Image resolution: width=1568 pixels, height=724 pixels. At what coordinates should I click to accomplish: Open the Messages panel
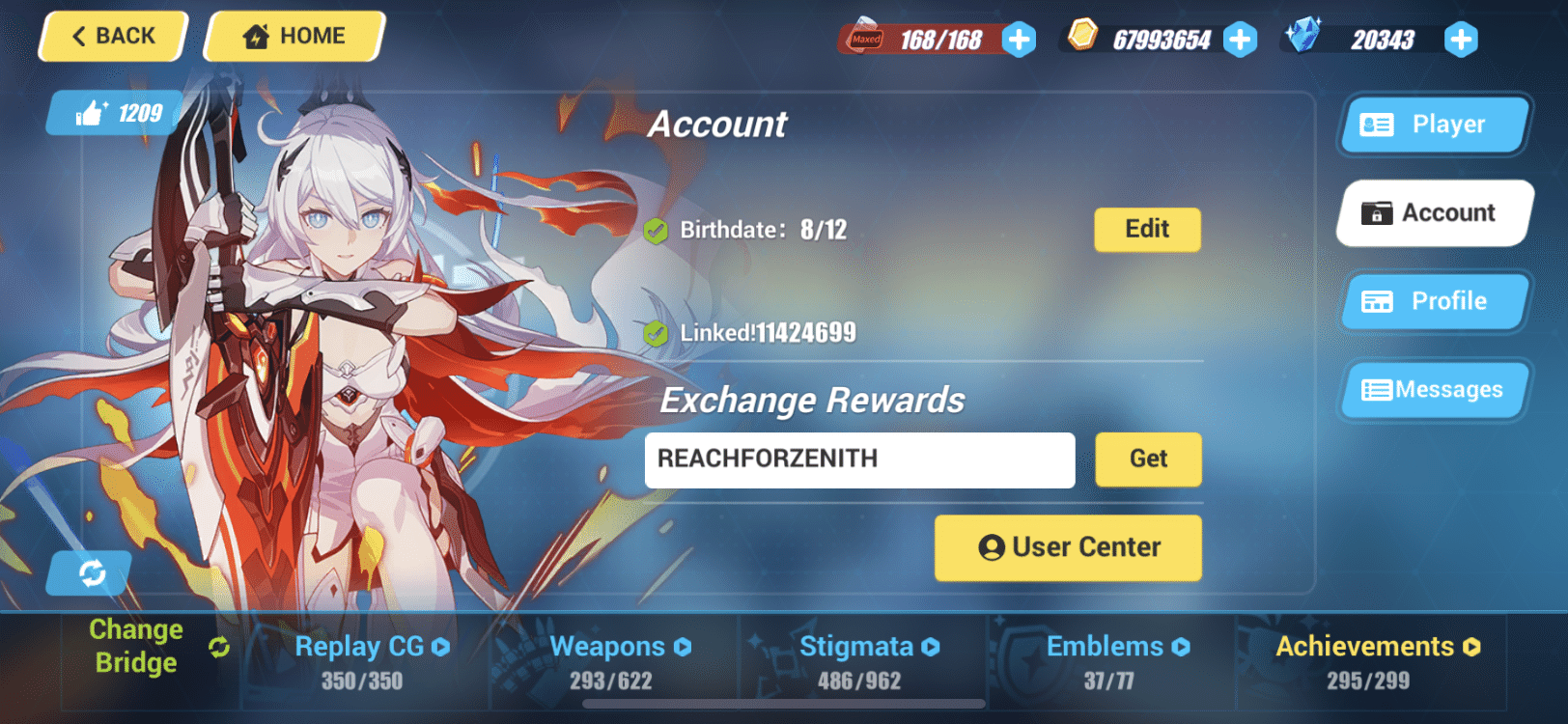tap(1434, 389)
